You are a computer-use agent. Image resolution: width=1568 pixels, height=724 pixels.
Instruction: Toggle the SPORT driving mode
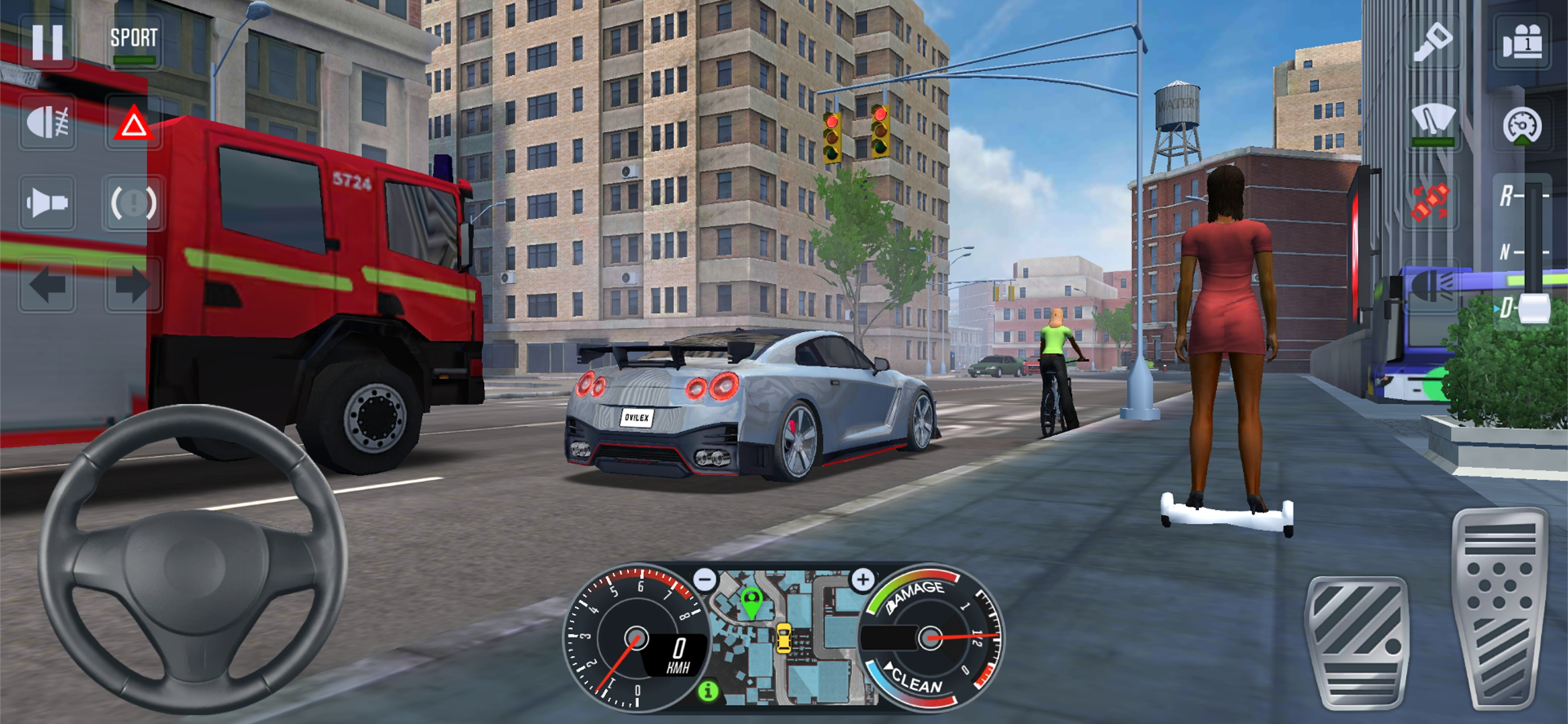coord(134,41)
